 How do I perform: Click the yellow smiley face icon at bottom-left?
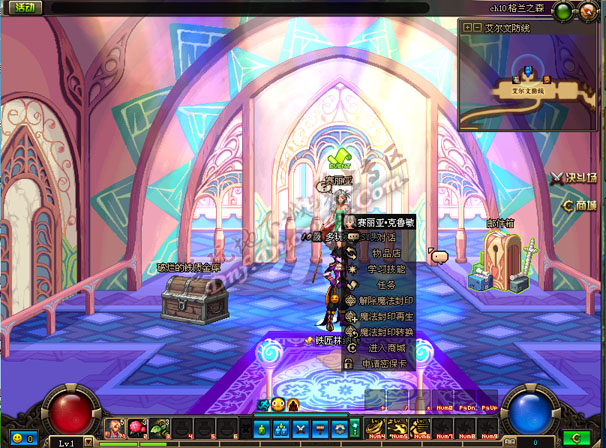tap(16, 438)
